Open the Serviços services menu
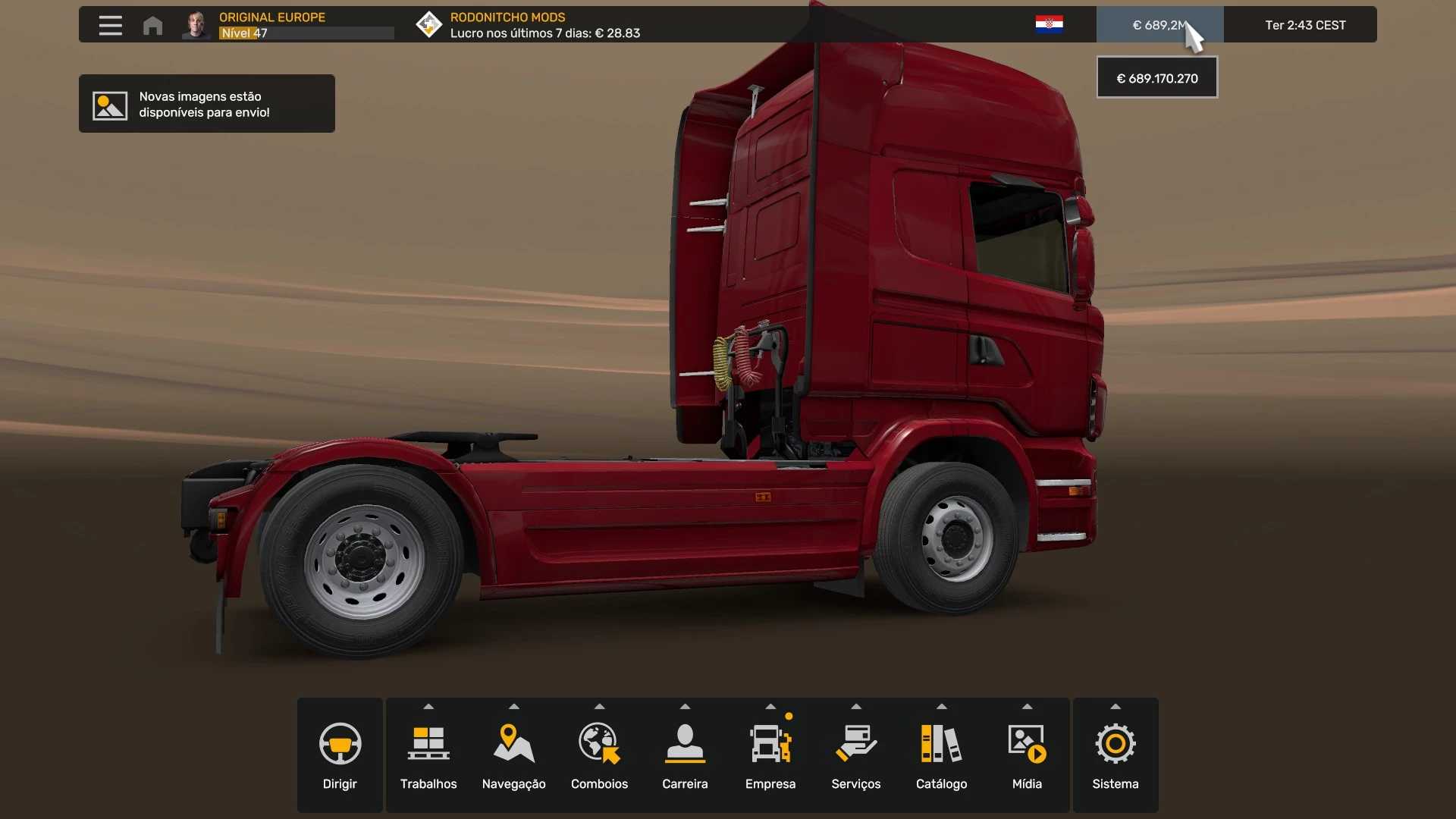The height and width of the screenshot is (819, 1456). [x=856, y=755]
